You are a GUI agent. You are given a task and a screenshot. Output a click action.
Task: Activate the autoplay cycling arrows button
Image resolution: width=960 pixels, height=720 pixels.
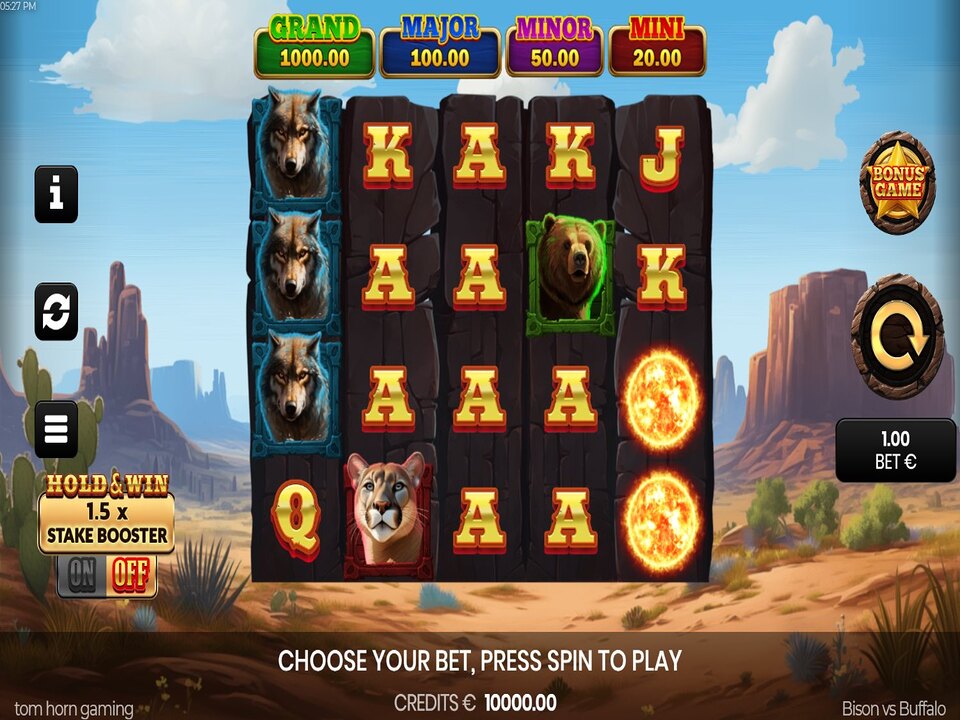click(56, 312)
